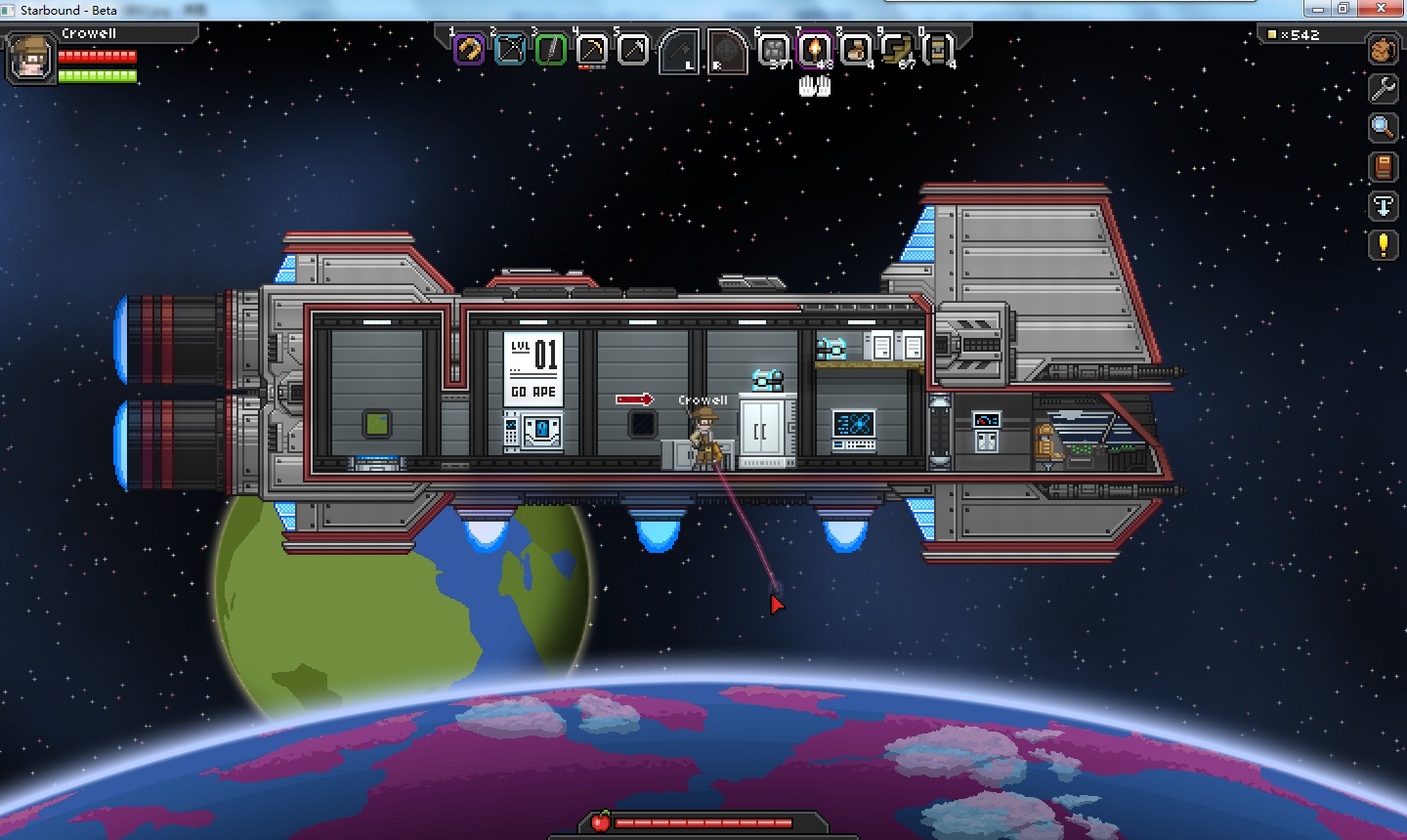Open the quest journal exclamation icon
1407x840 pixels.
coord(1383,244)
